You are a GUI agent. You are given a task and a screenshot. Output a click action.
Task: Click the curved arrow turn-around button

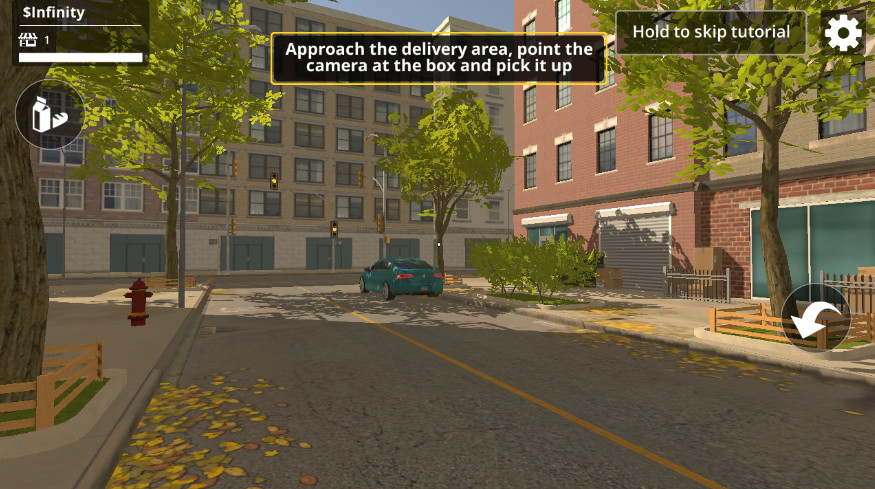(815, 318)
